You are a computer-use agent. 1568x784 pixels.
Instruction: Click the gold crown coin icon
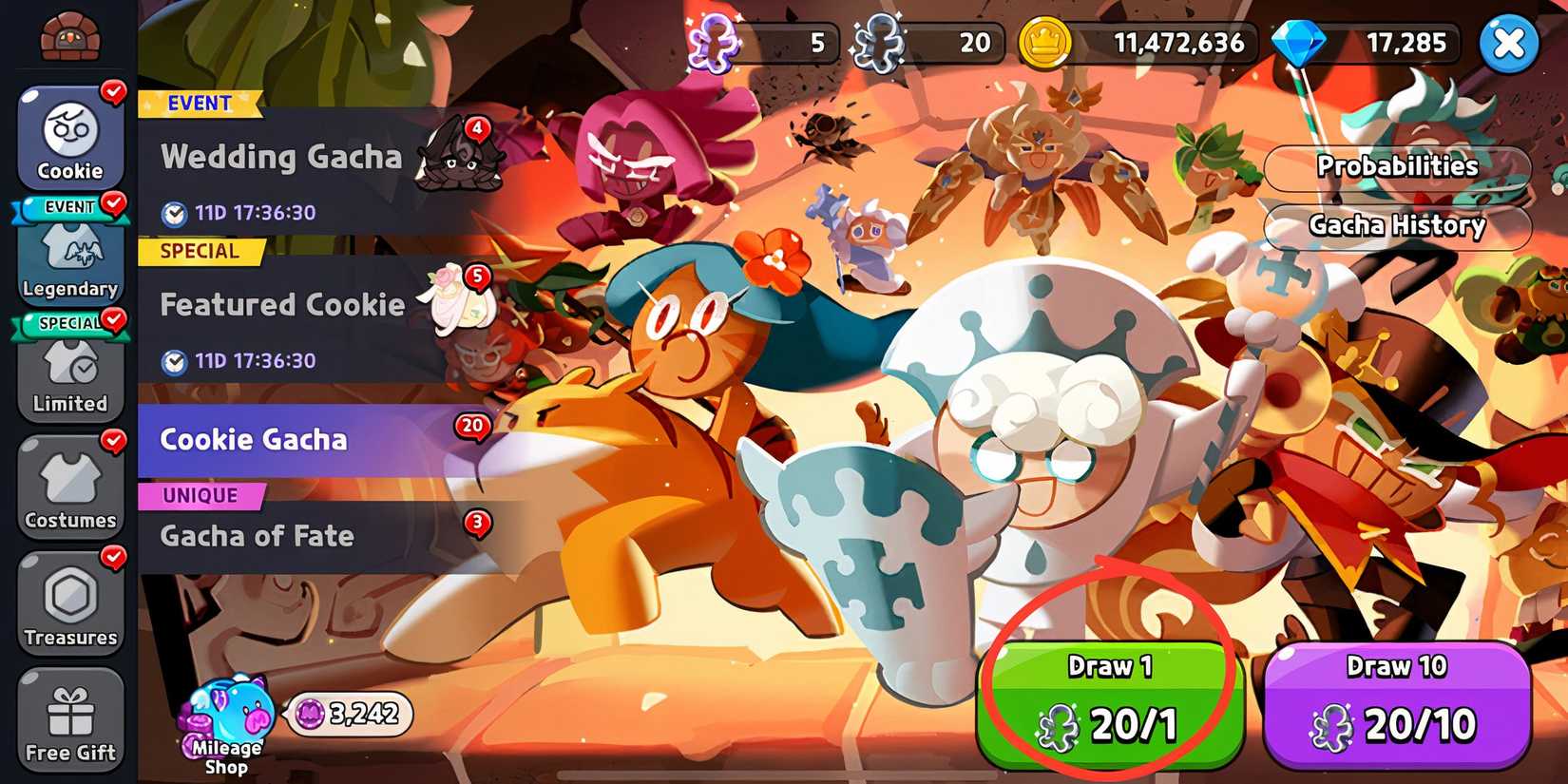tap(1048, 42)
